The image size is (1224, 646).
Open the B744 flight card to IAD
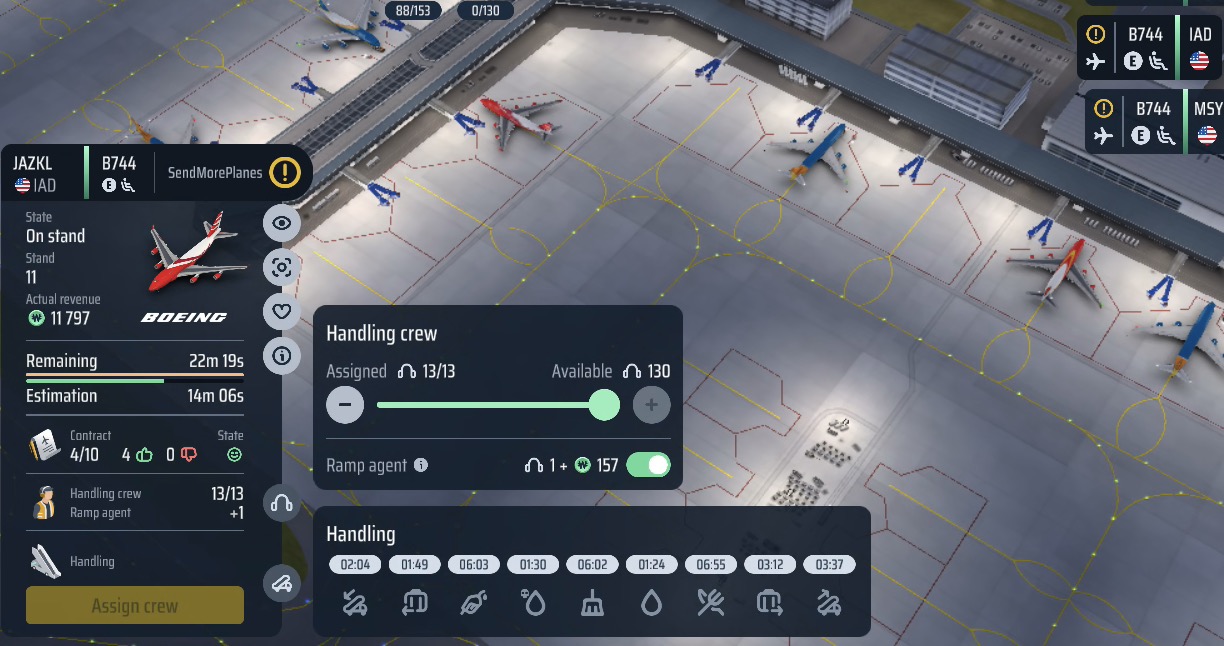click(x=1151, y=48)
